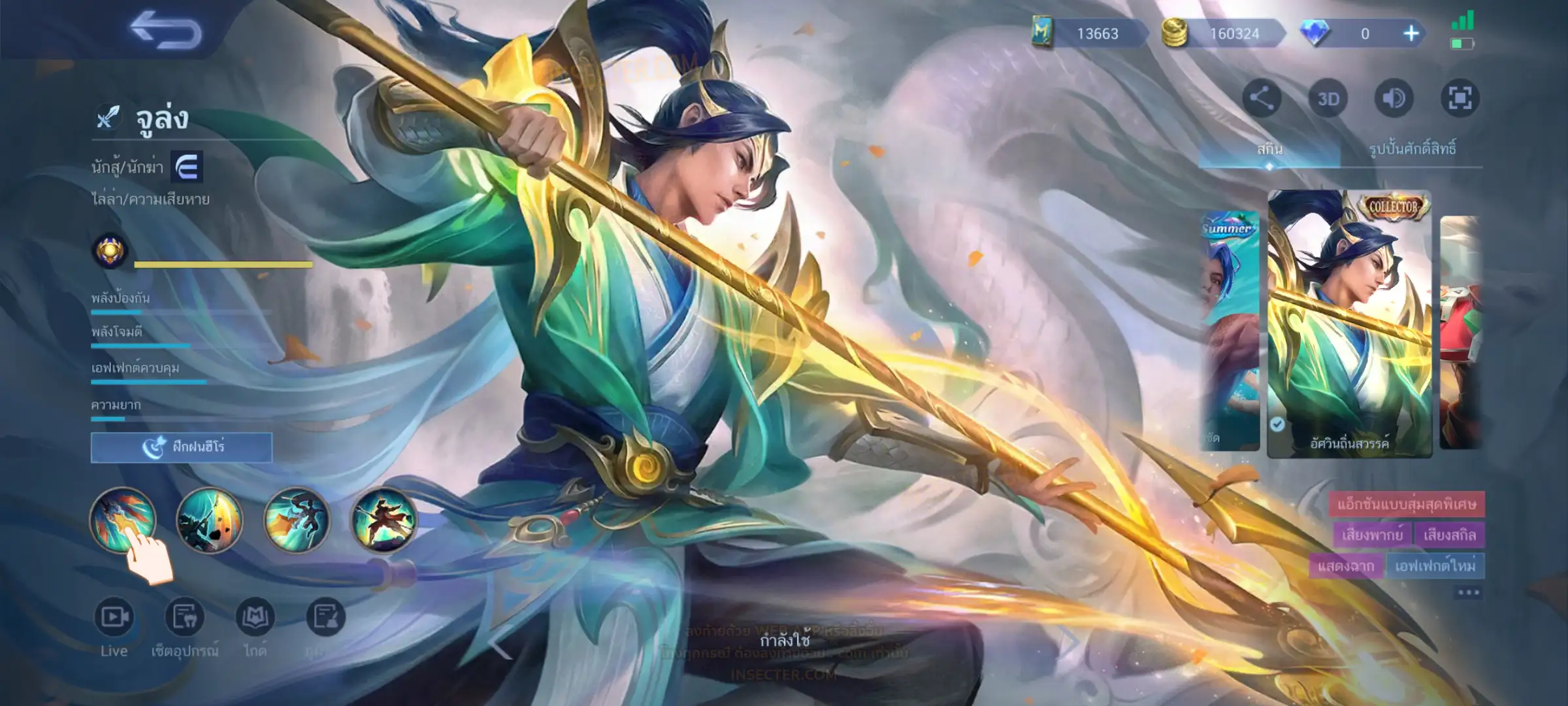Open the Live video icon
The width and height of the screenshot is (1568, 706).
pos(114,617)
